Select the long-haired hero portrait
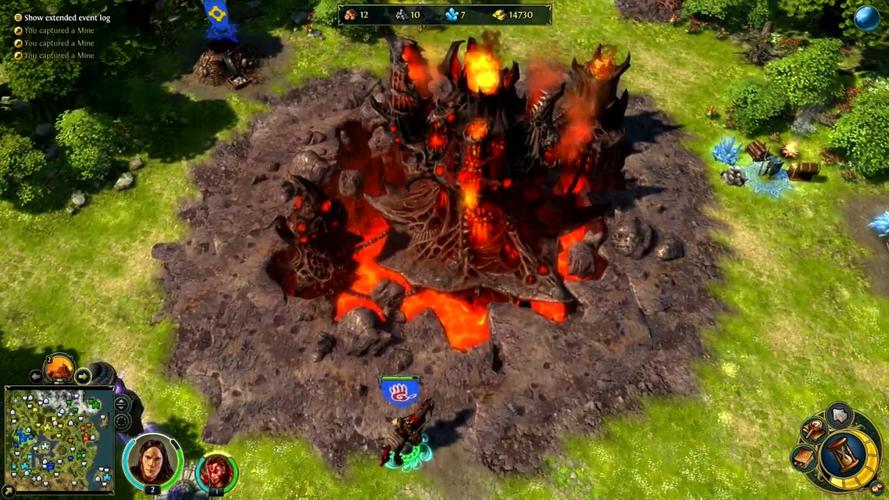 point(153,461)
